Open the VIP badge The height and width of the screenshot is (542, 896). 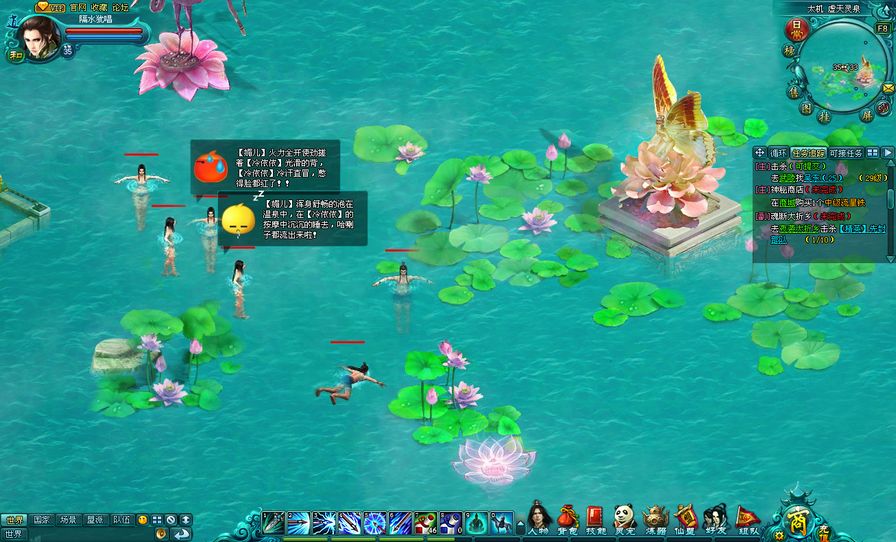coord(50,6)
